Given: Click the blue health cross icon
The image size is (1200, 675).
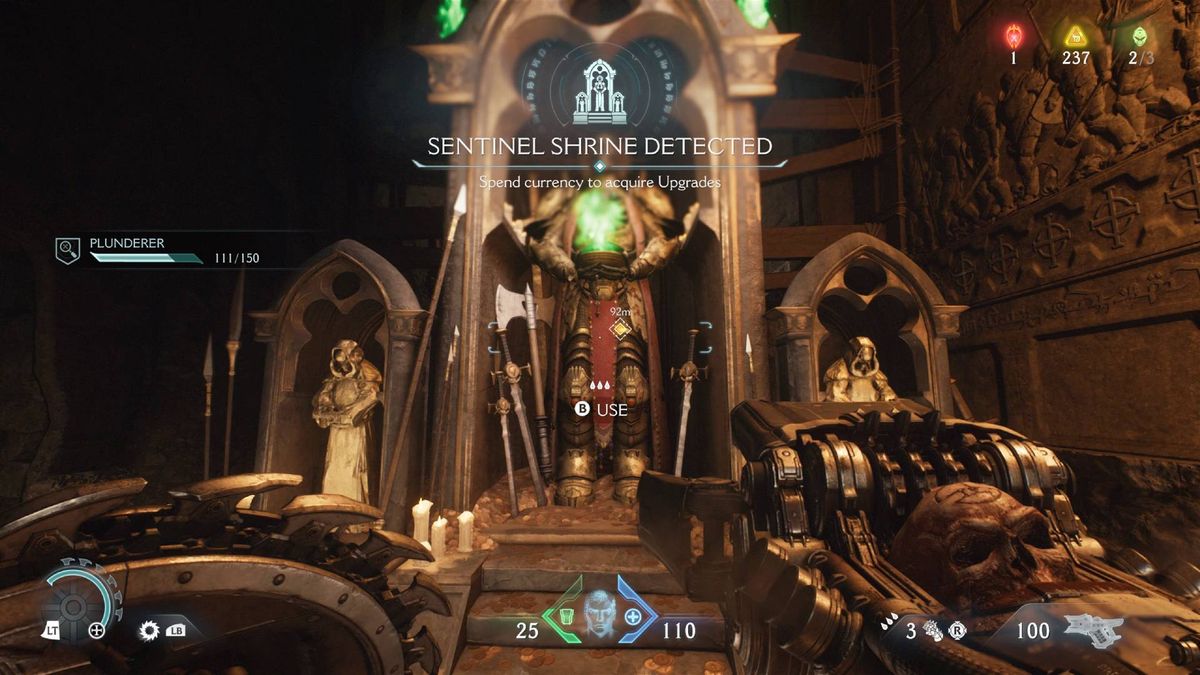Looking at the screenshot, I should click(633, 617).
